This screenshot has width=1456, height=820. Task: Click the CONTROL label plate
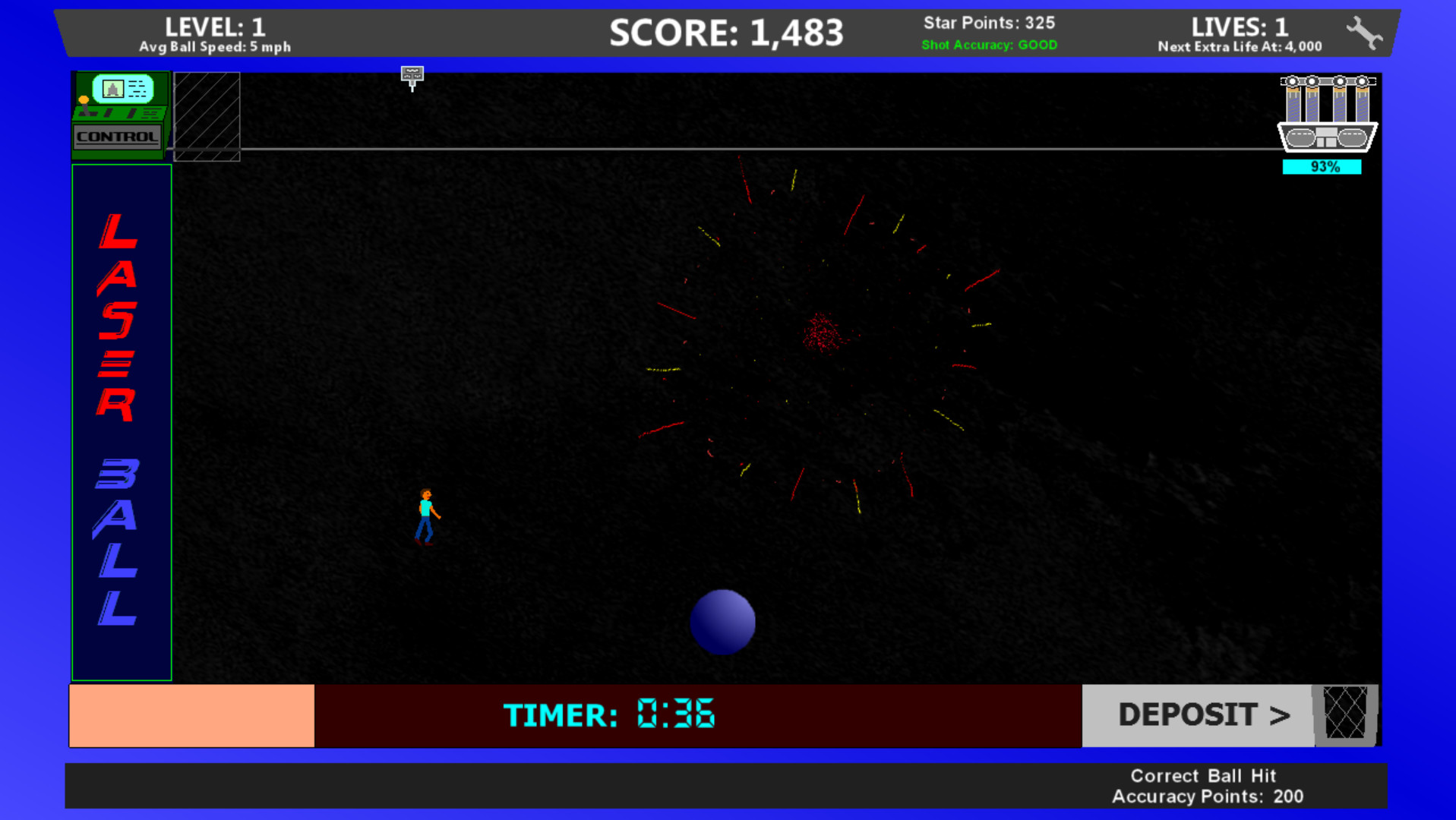point(116,138)
